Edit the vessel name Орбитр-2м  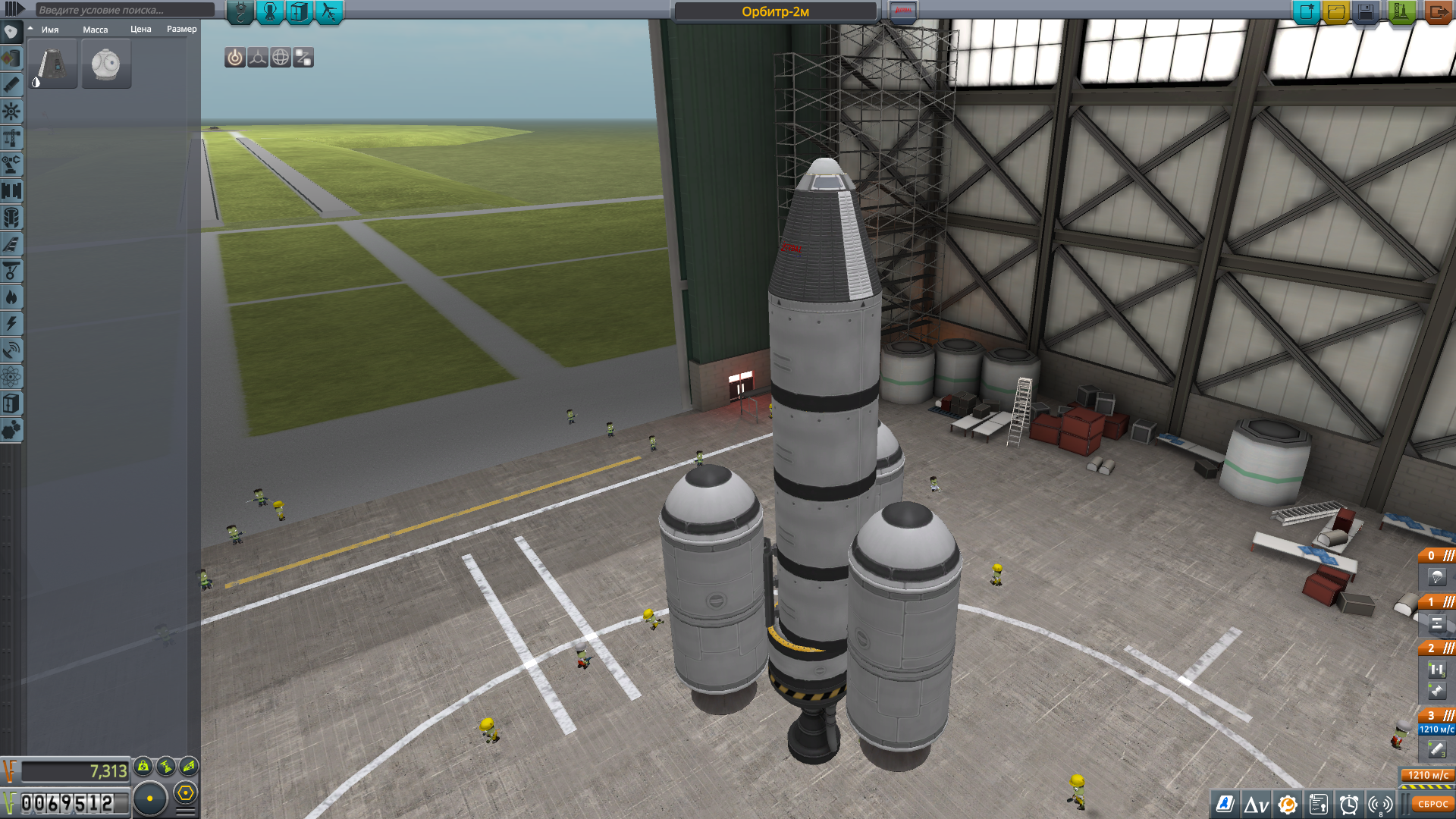tap(775, 12)
